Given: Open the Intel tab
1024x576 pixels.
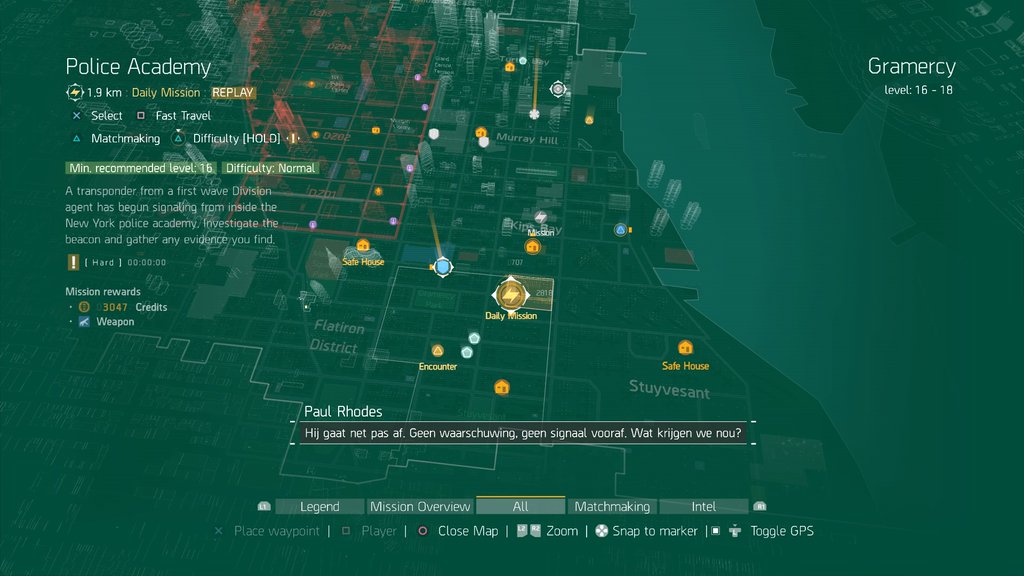Looking at the screenshot, I should click(704, 506).
